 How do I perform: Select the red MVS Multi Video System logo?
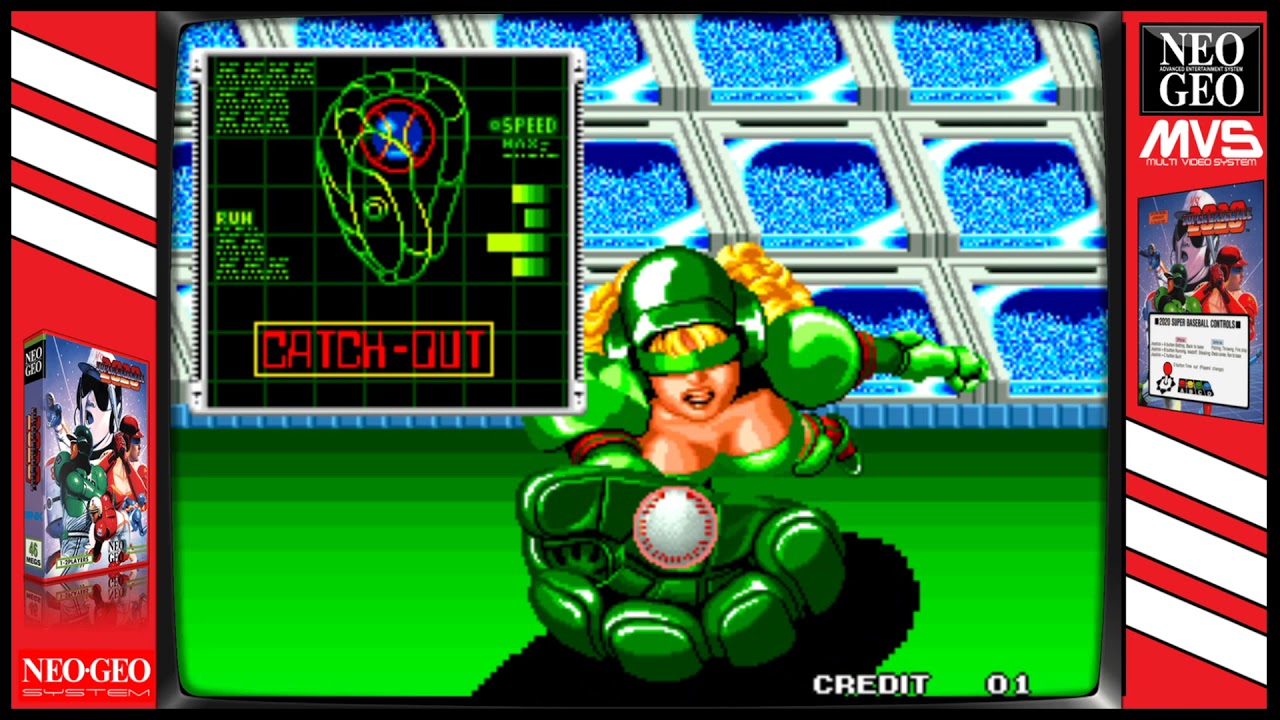pyautogui.click(x=1202, y=140)
